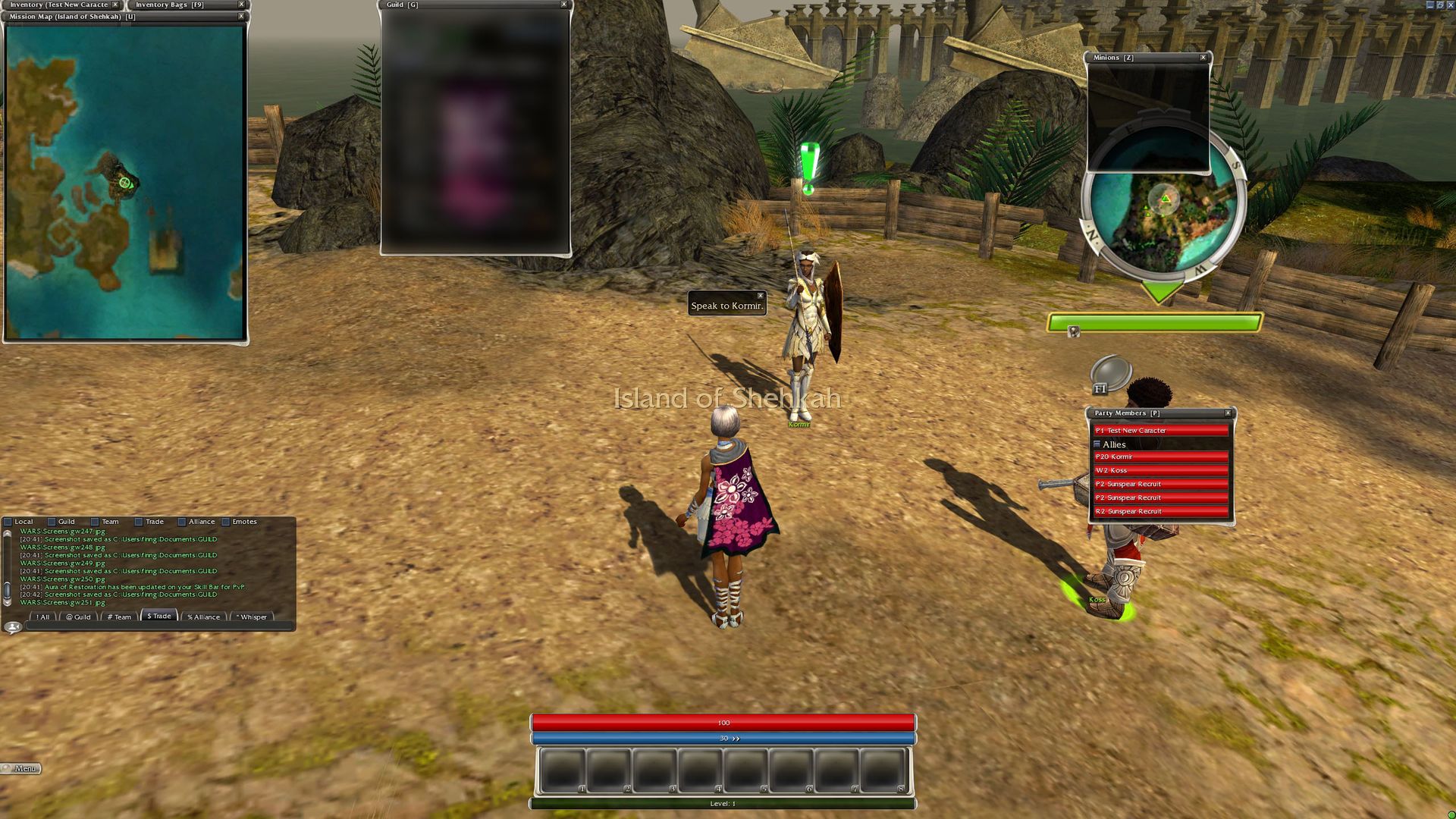1456x819 pixels.
Task: Click the circular compass minimap
Action: 1163,220
